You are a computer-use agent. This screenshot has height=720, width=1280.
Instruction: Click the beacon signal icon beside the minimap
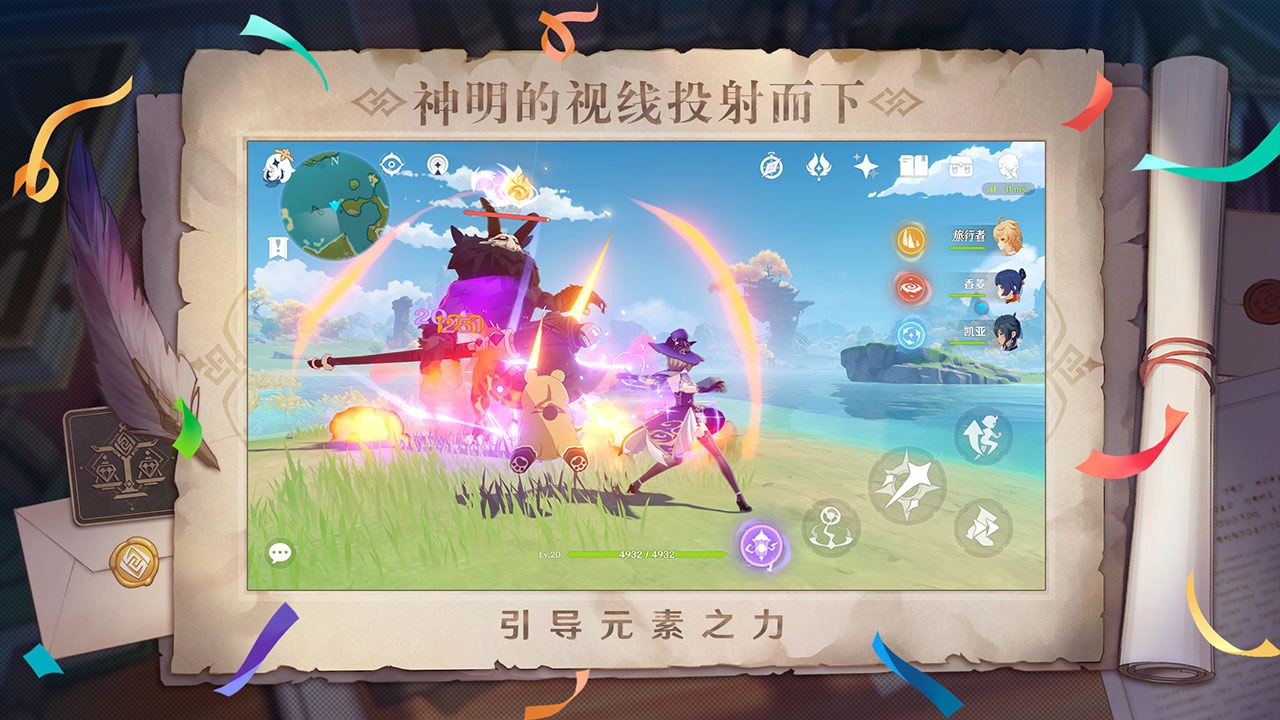click(x=438, y=165)
